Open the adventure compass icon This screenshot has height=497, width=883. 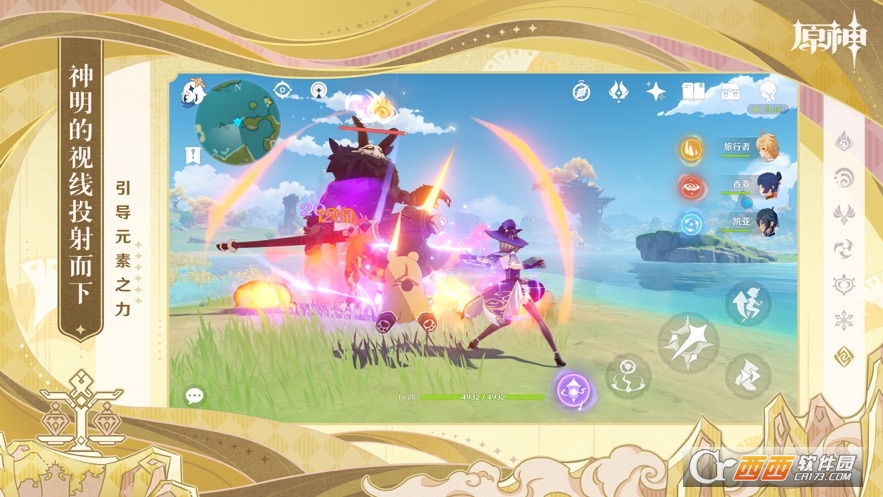[581, 92]
